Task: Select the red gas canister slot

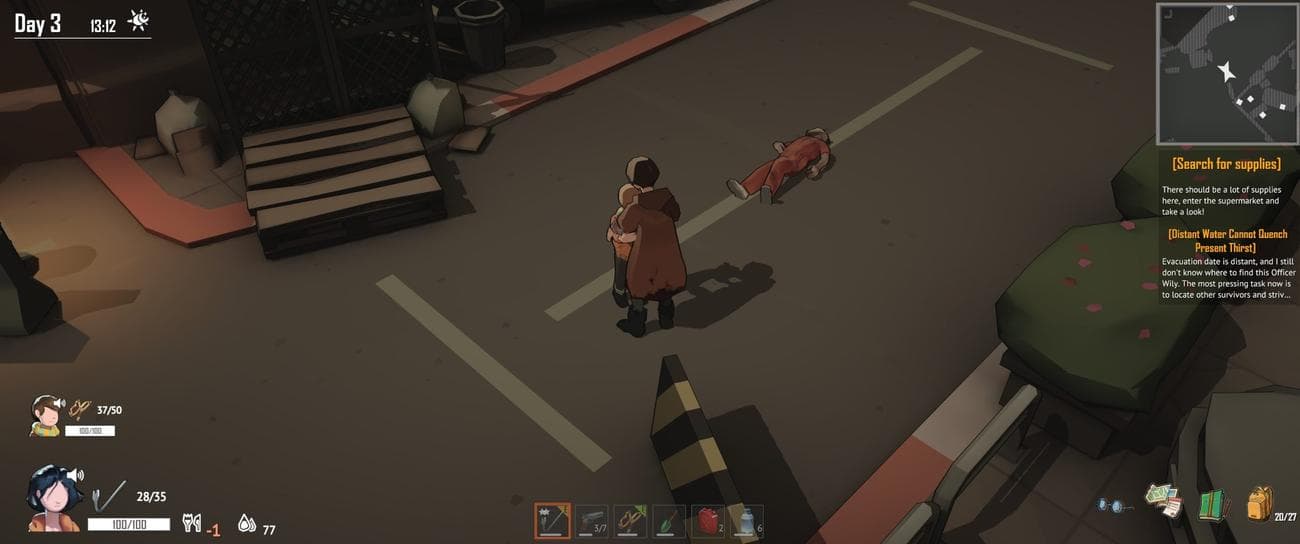Action: tap(708, 521)
